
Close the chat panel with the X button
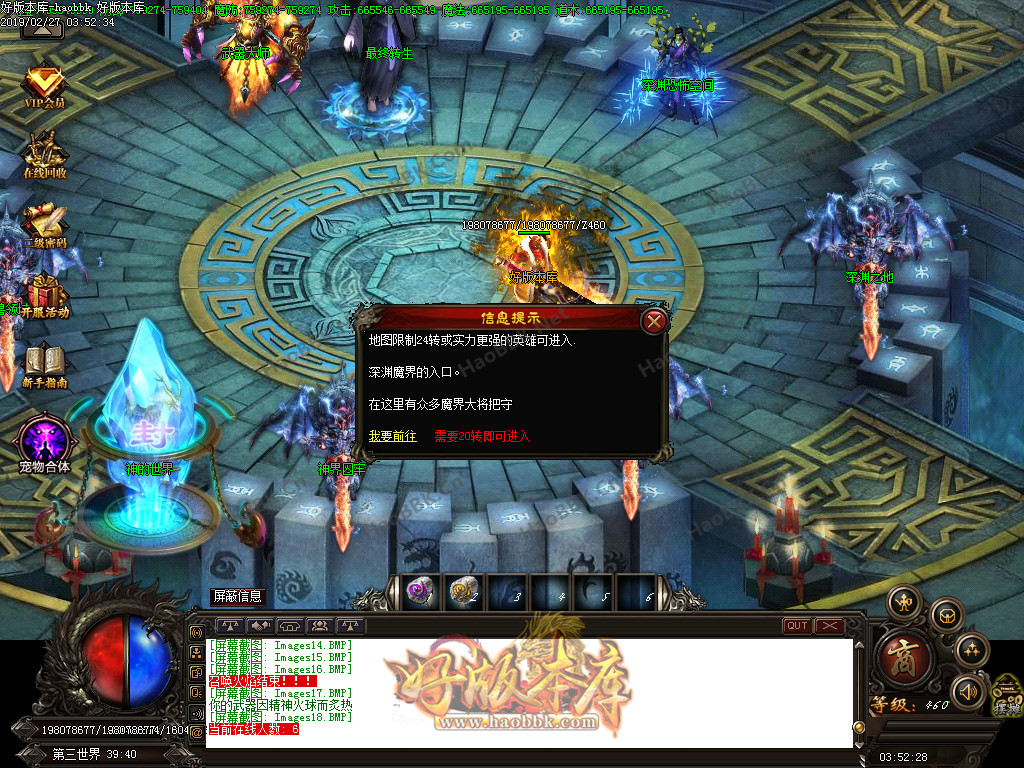pos(829,626)
